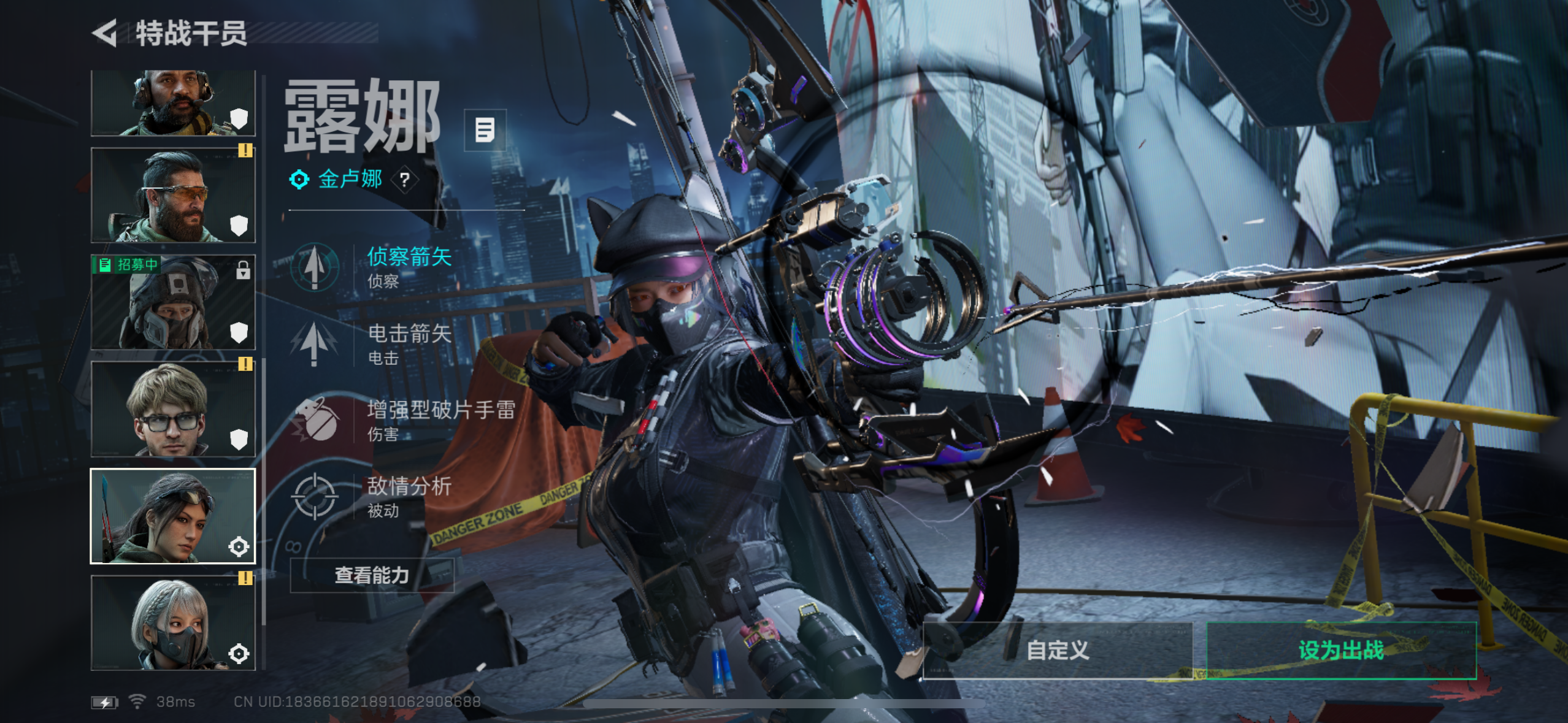The height and width of the screenshot is (723, 1568).
Task: Choose the 增强型破片手雷 grenade ability
Action: 440,420
